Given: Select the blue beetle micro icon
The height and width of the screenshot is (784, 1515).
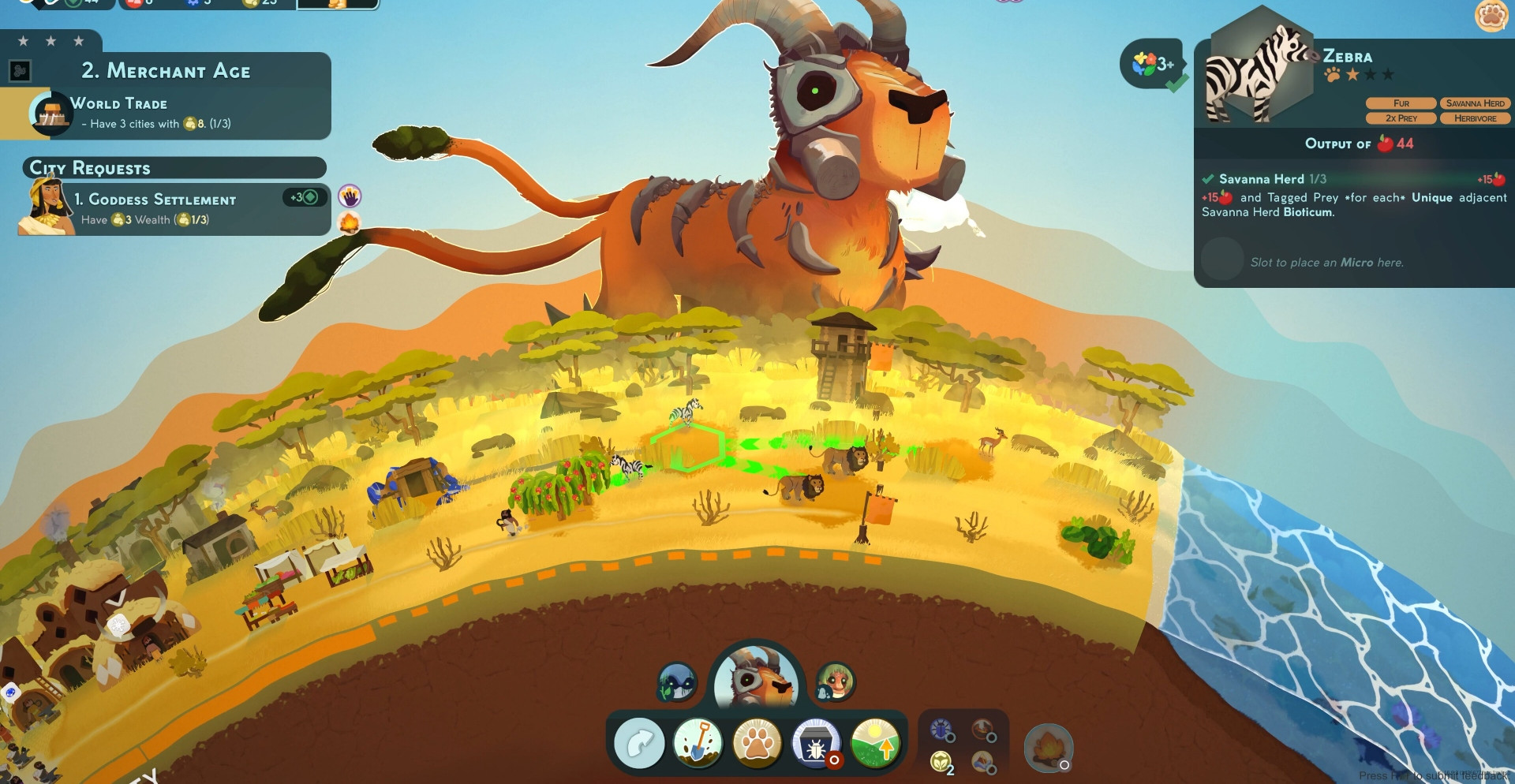Looking at the screenshot, I should [941, 730].
